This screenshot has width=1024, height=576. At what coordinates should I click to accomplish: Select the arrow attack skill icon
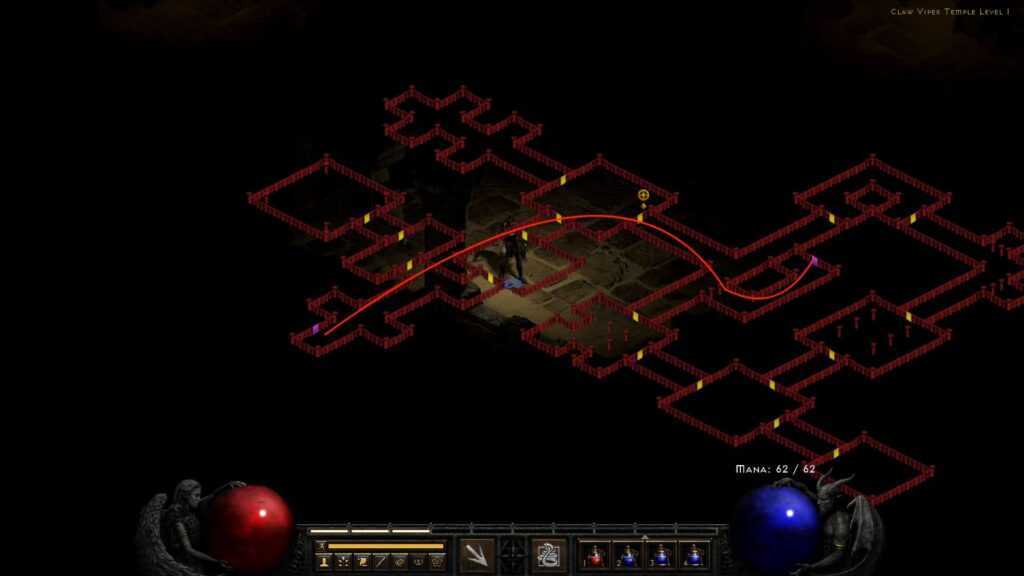tap(476, 554)
